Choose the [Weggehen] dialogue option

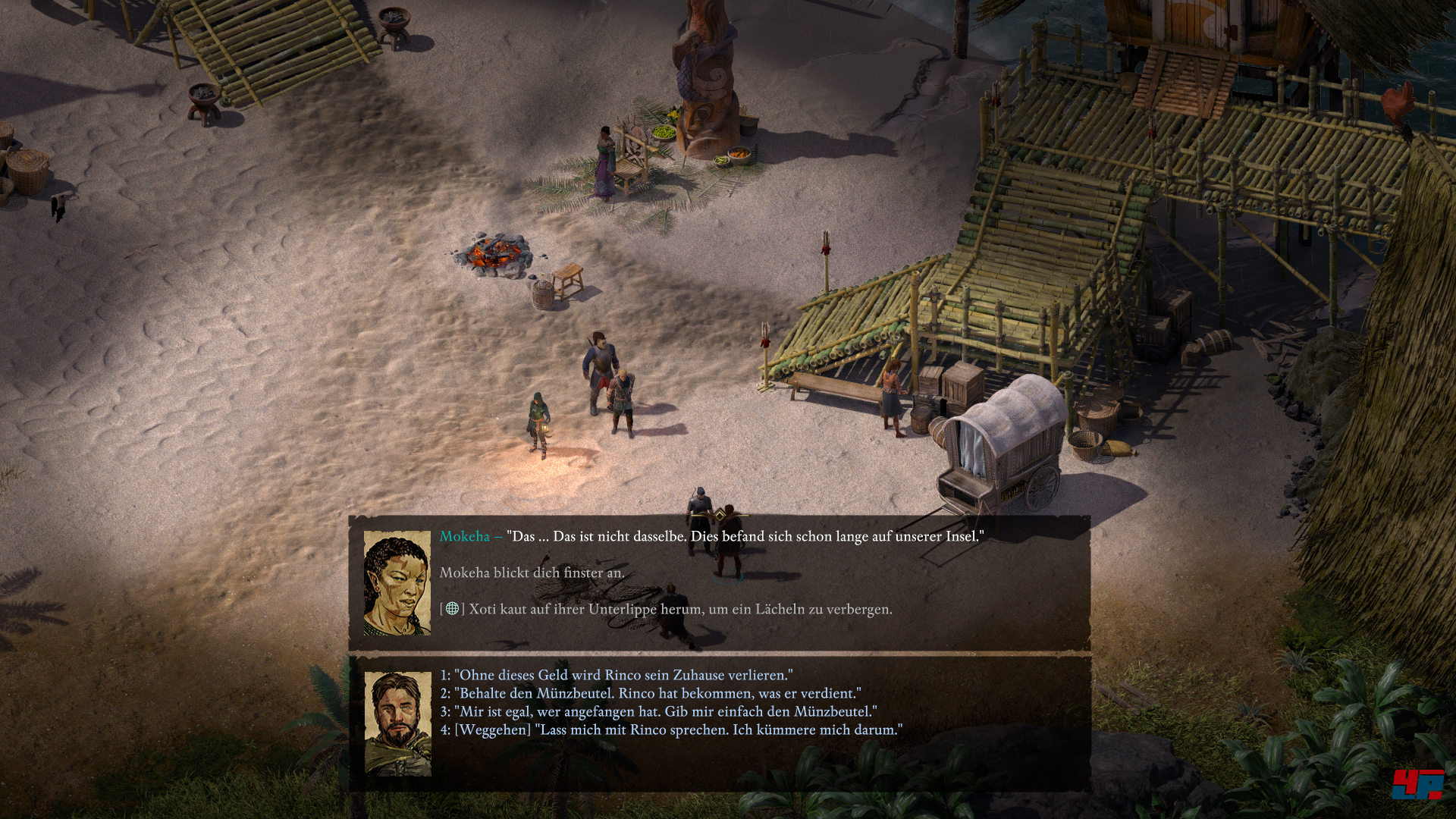[x=671, y=730]
